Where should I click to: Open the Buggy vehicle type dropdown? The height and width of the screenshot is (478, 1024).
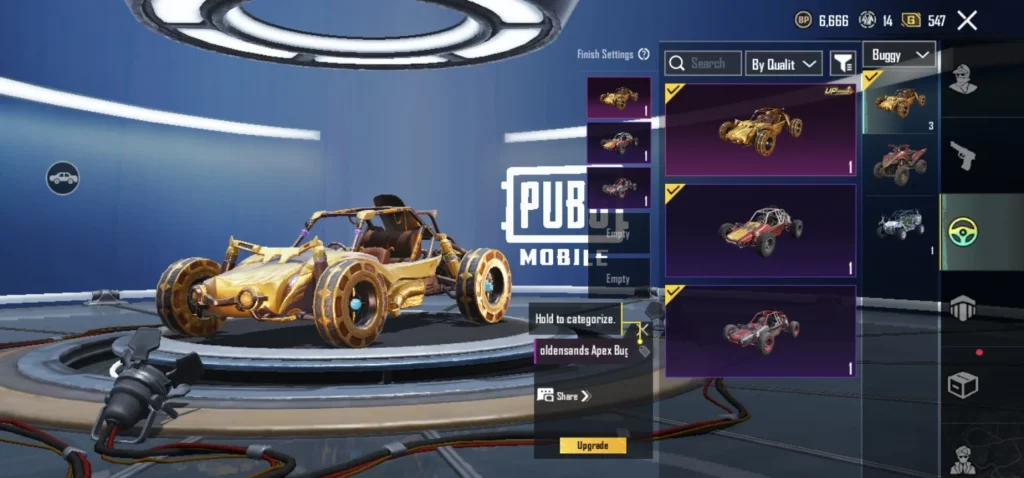(x=899, y=54)
